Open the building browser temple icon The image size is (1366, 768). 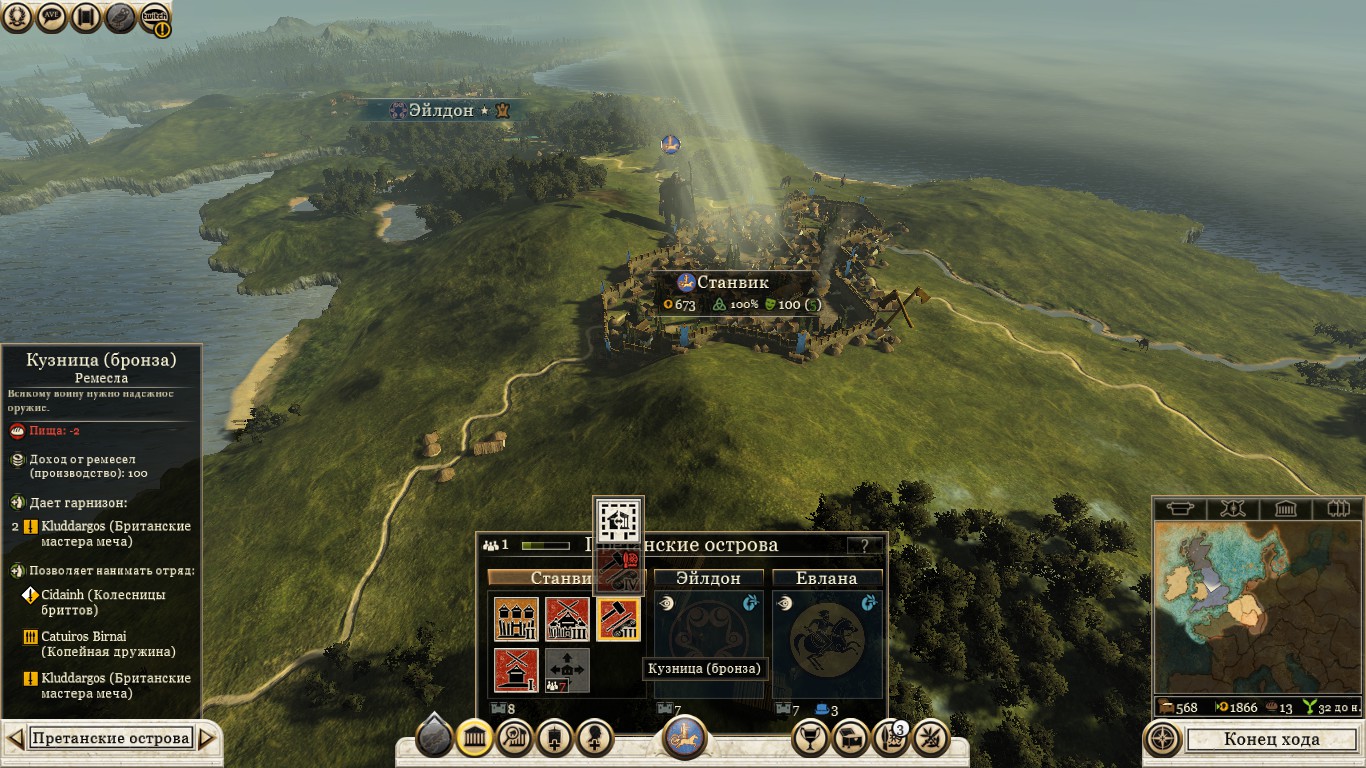(x=474, y=739)
